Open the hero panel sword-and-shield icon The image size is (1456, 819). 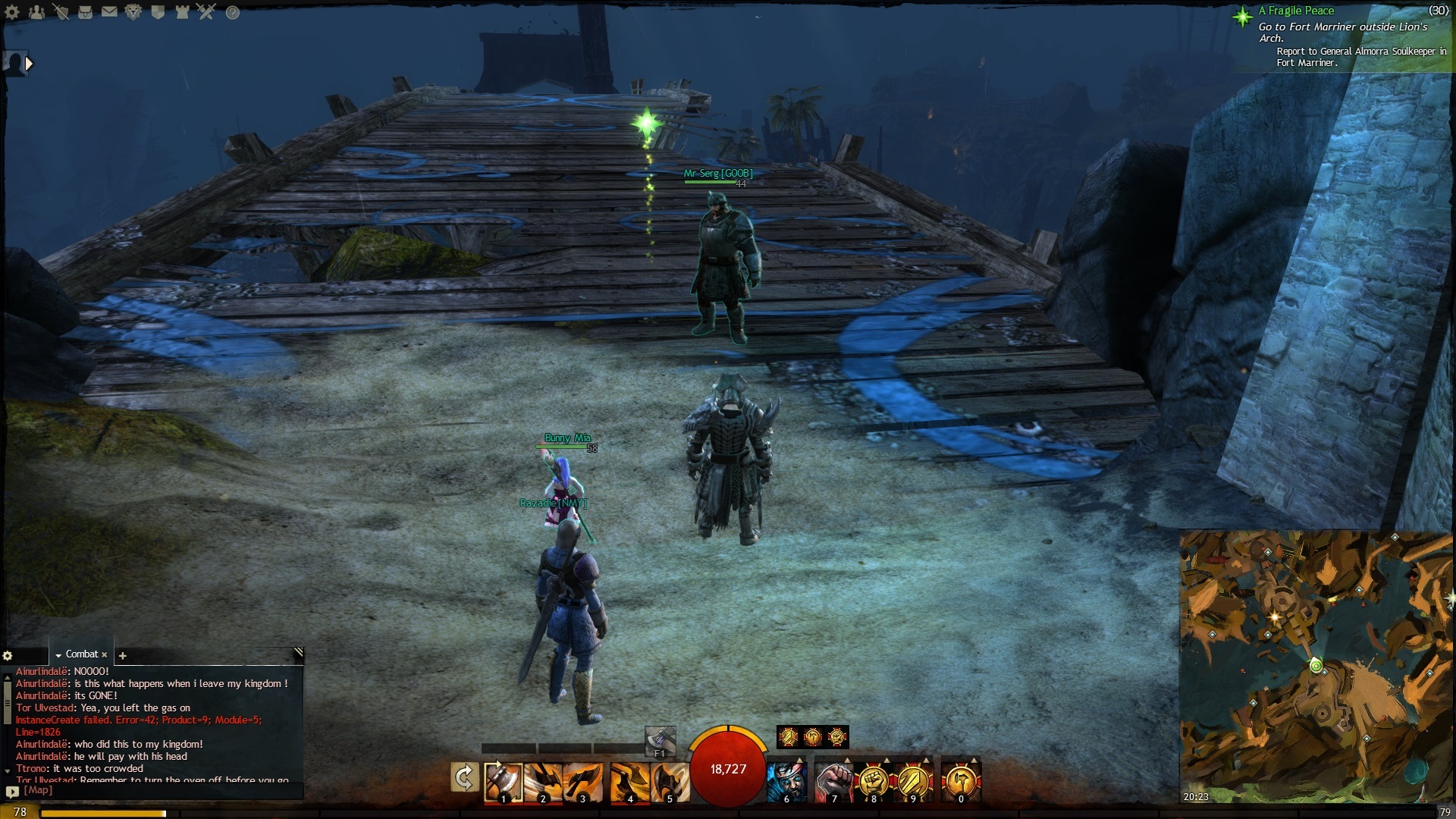pos(61,12)
